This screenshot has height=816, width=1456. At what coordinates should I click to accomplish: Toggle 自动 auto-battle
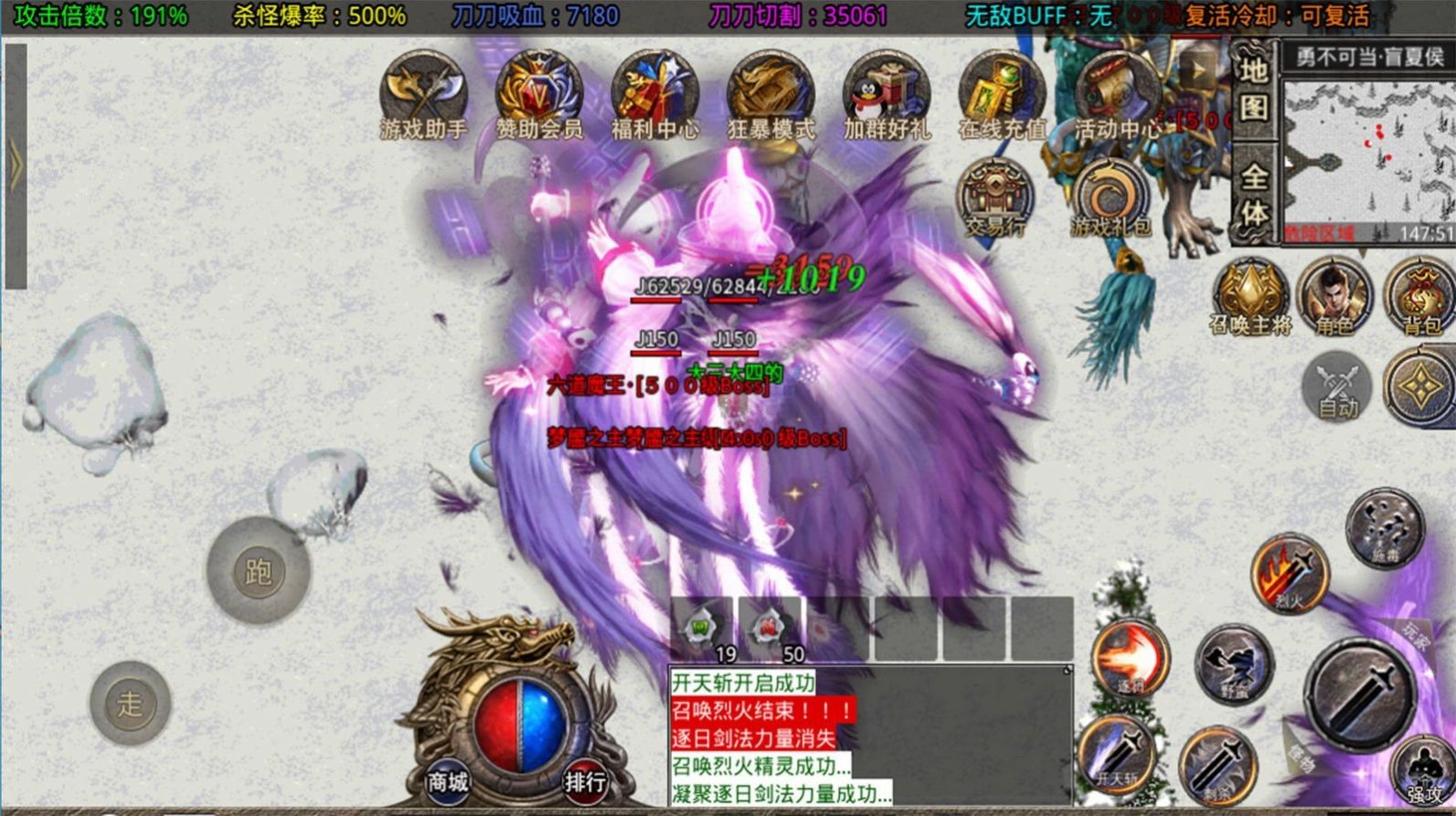(x=1336, y=387)
